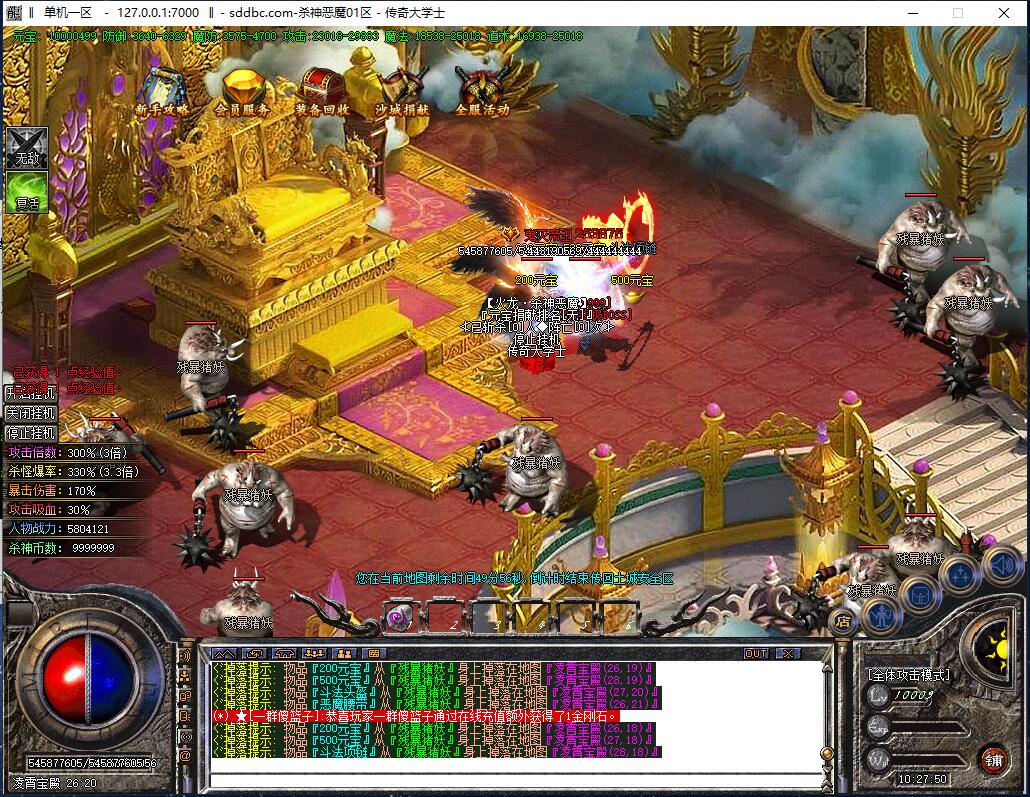Toggle sound with the speaker button
The width and height of the screenshot is (1030, 797).
click(x=1001, y=565)
